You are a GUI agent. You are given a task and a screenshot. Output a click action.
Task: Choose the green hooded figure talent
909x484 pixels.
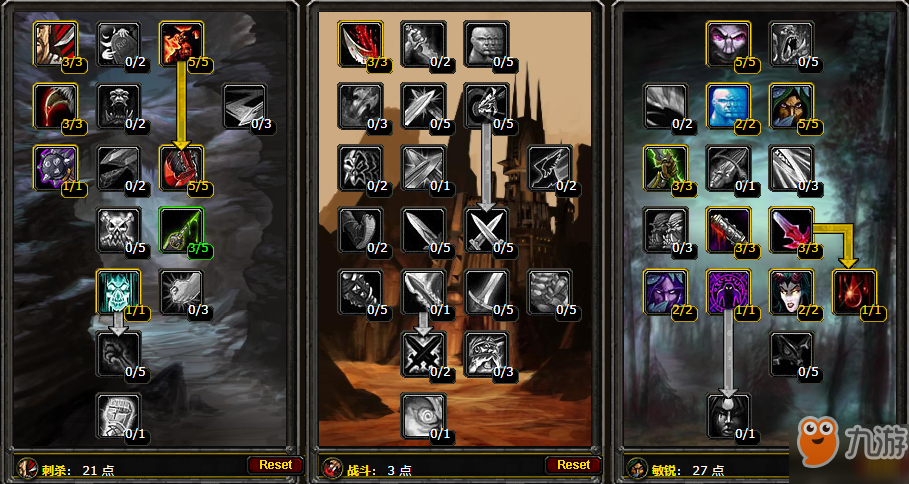pyautogui.click(x=790, y=105)
